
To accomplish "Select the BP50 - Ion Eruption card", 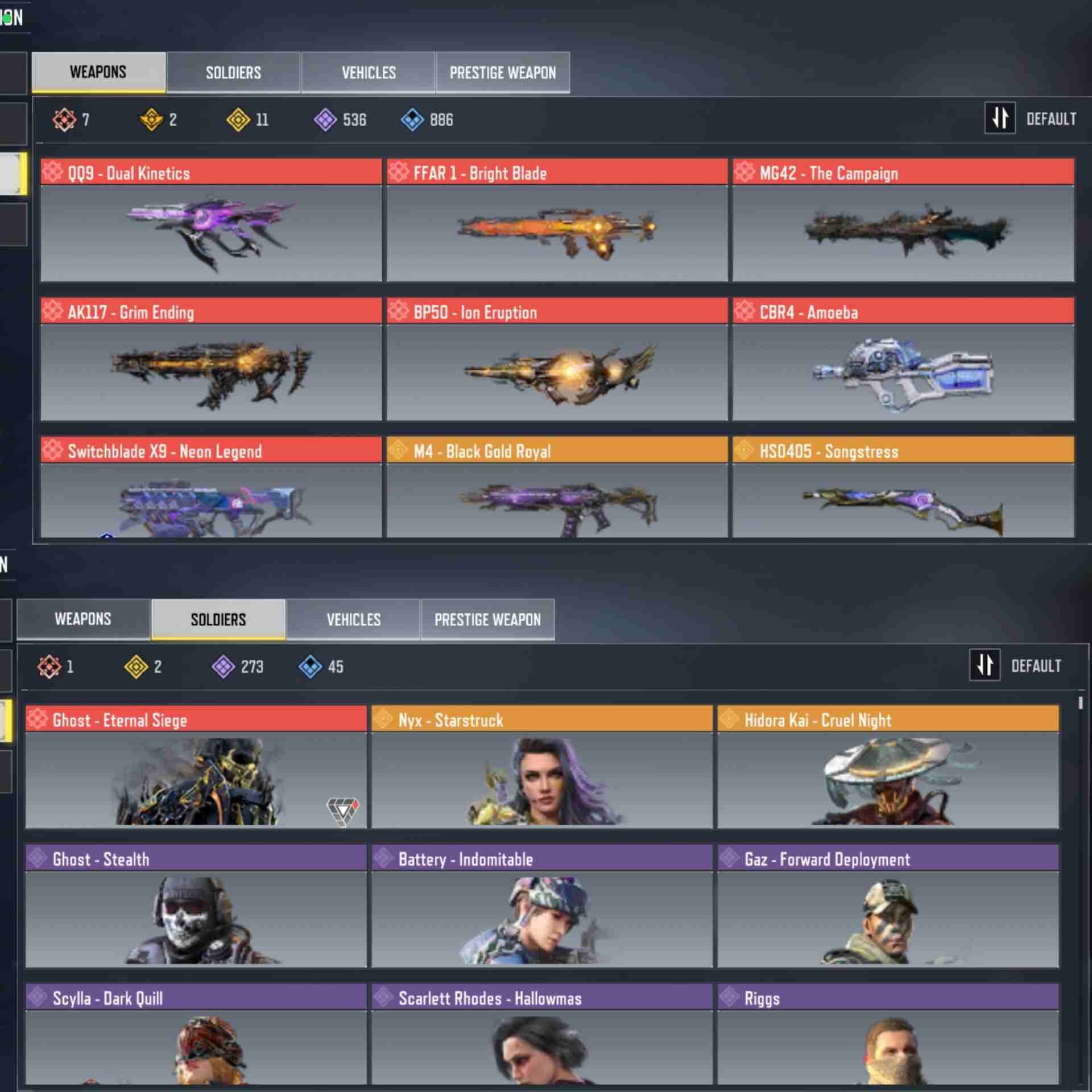I will coord(557,359).
